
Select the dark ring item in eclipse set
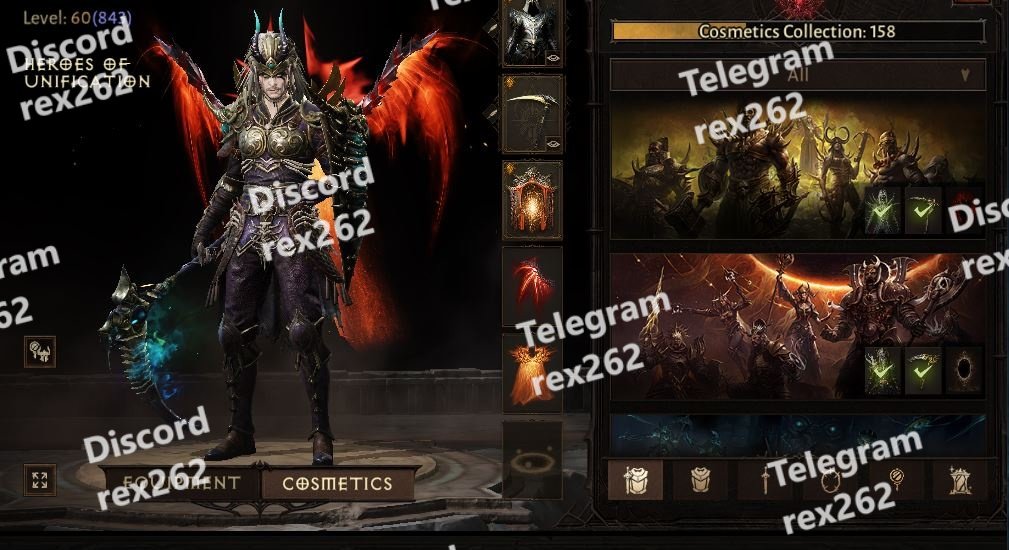click(965, 369)
